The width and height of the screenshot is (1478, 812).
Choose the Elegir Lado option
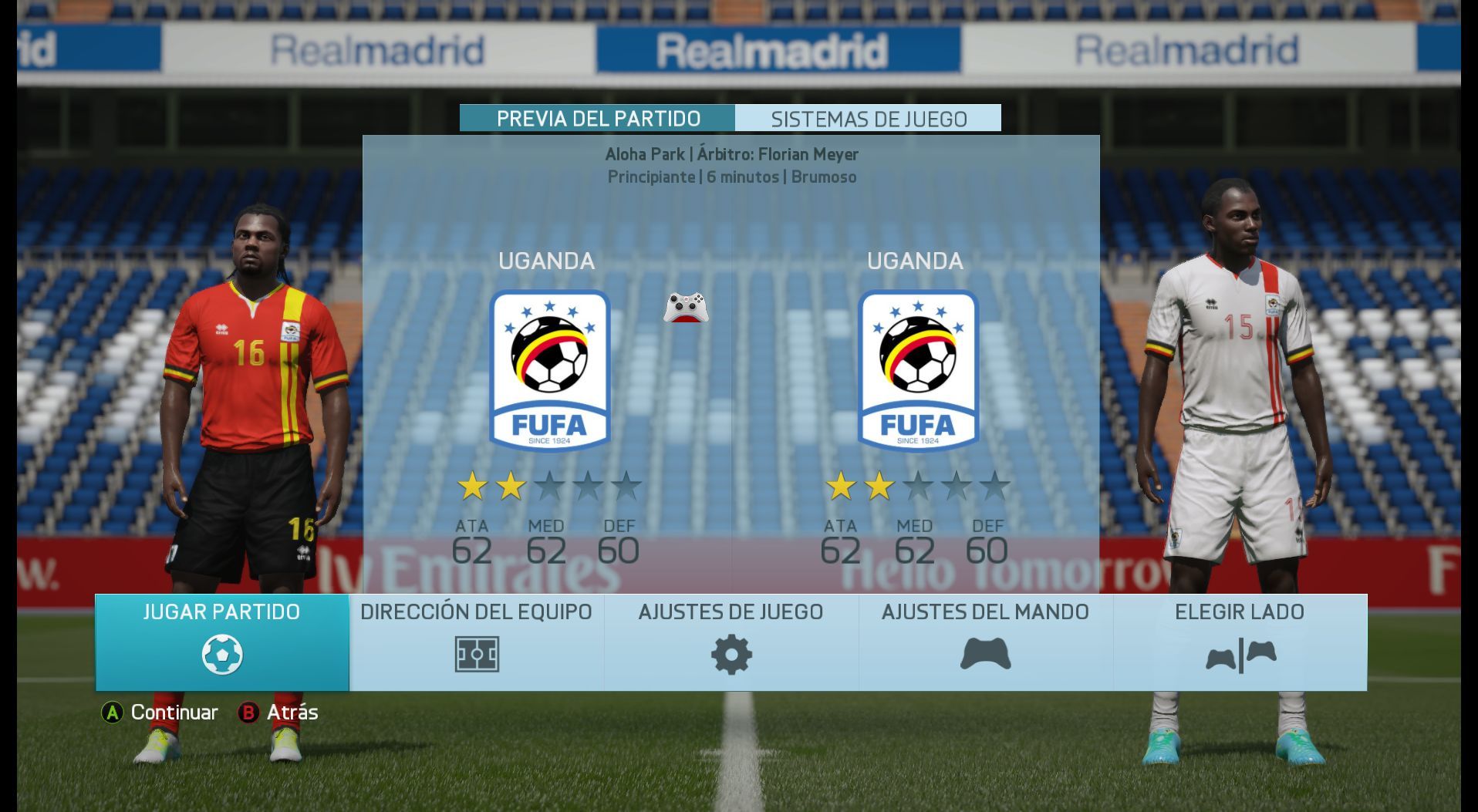coord(1240,642)
